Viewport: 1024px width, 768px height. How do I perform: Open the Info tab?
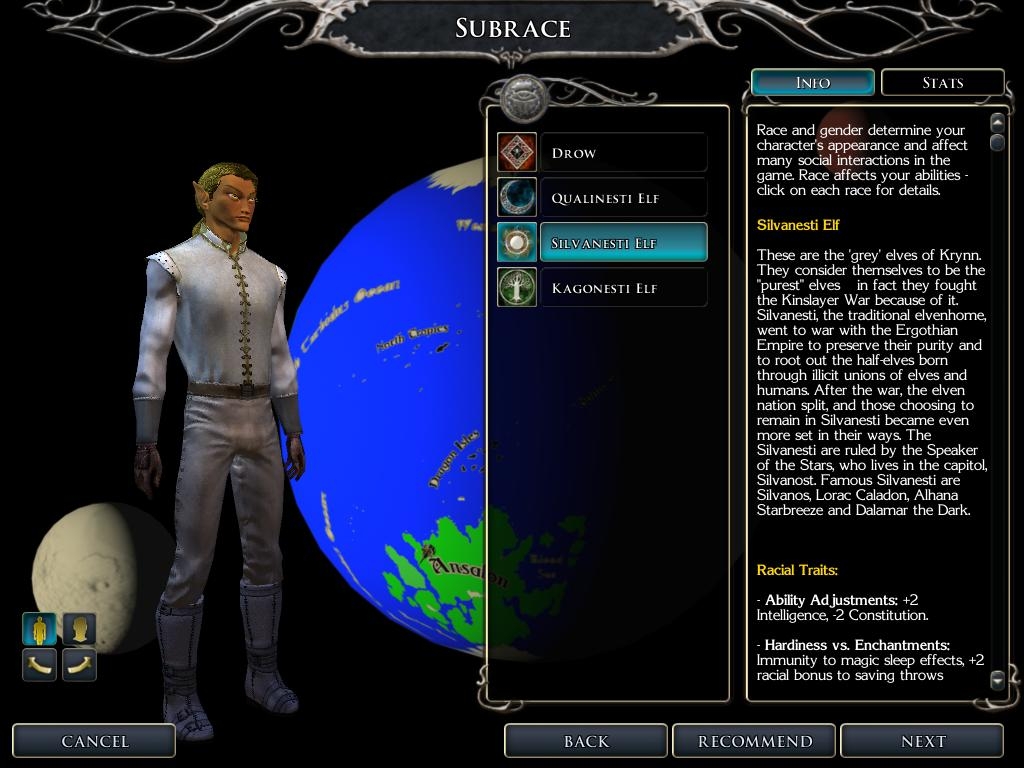pos(812,83)
